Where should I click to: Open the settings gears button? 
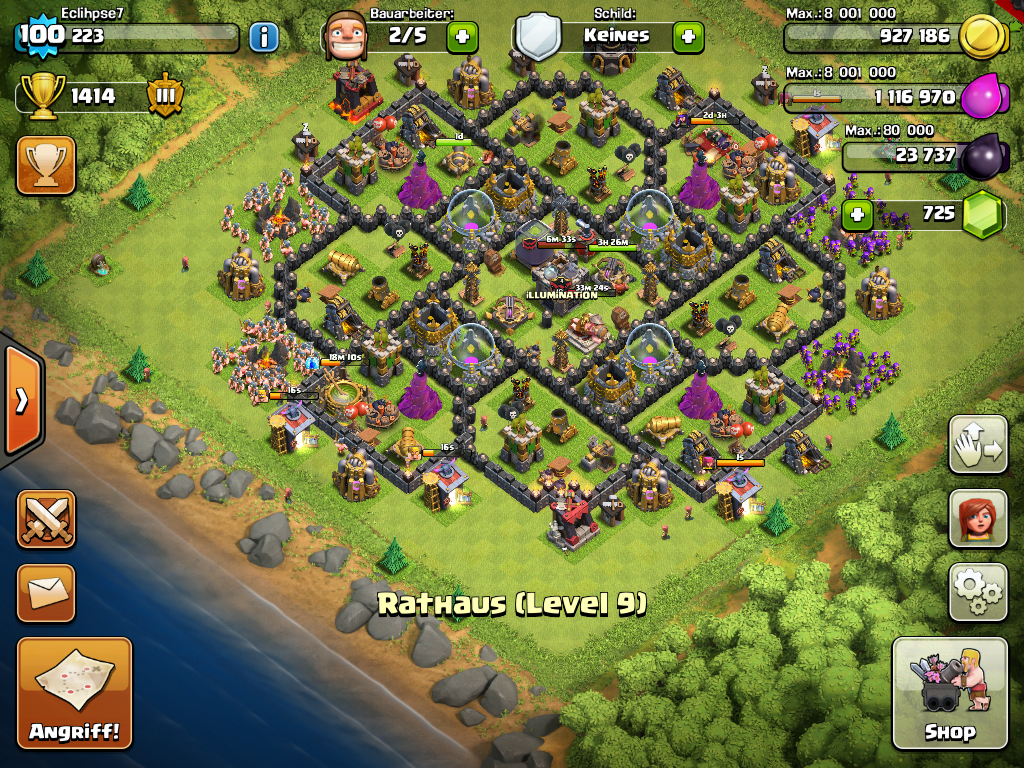click(977, 592)
